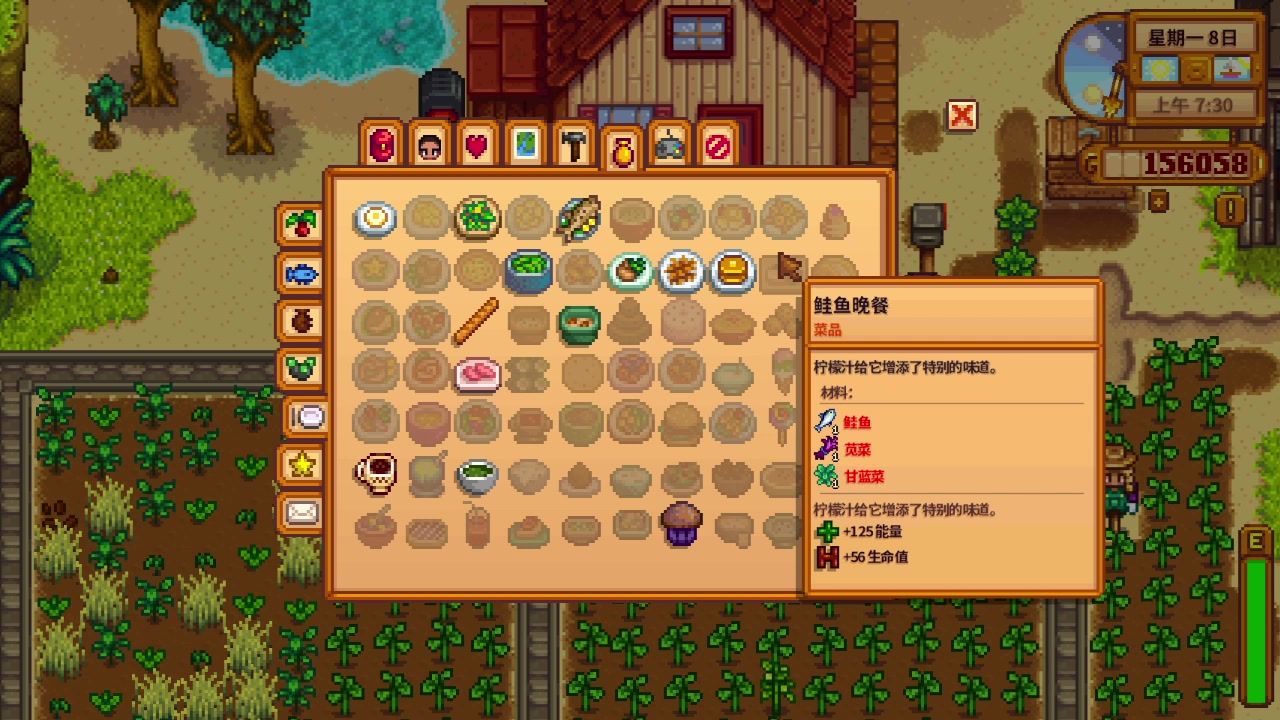This screenshot has height=720, width=1280.
Task: Open the social heart tab
Action: click(477, 146)
